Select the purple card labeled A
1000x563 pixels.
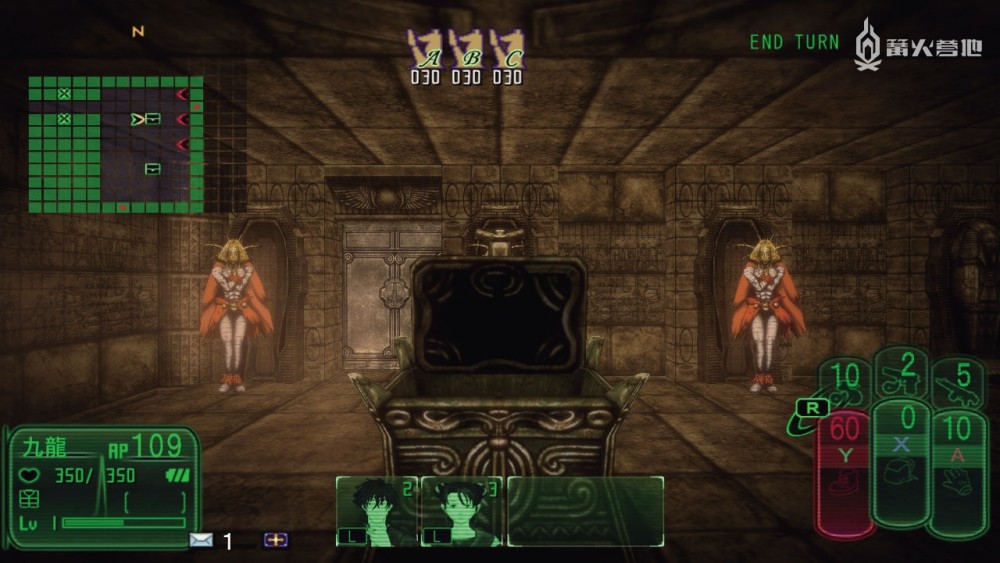point(425,50)
